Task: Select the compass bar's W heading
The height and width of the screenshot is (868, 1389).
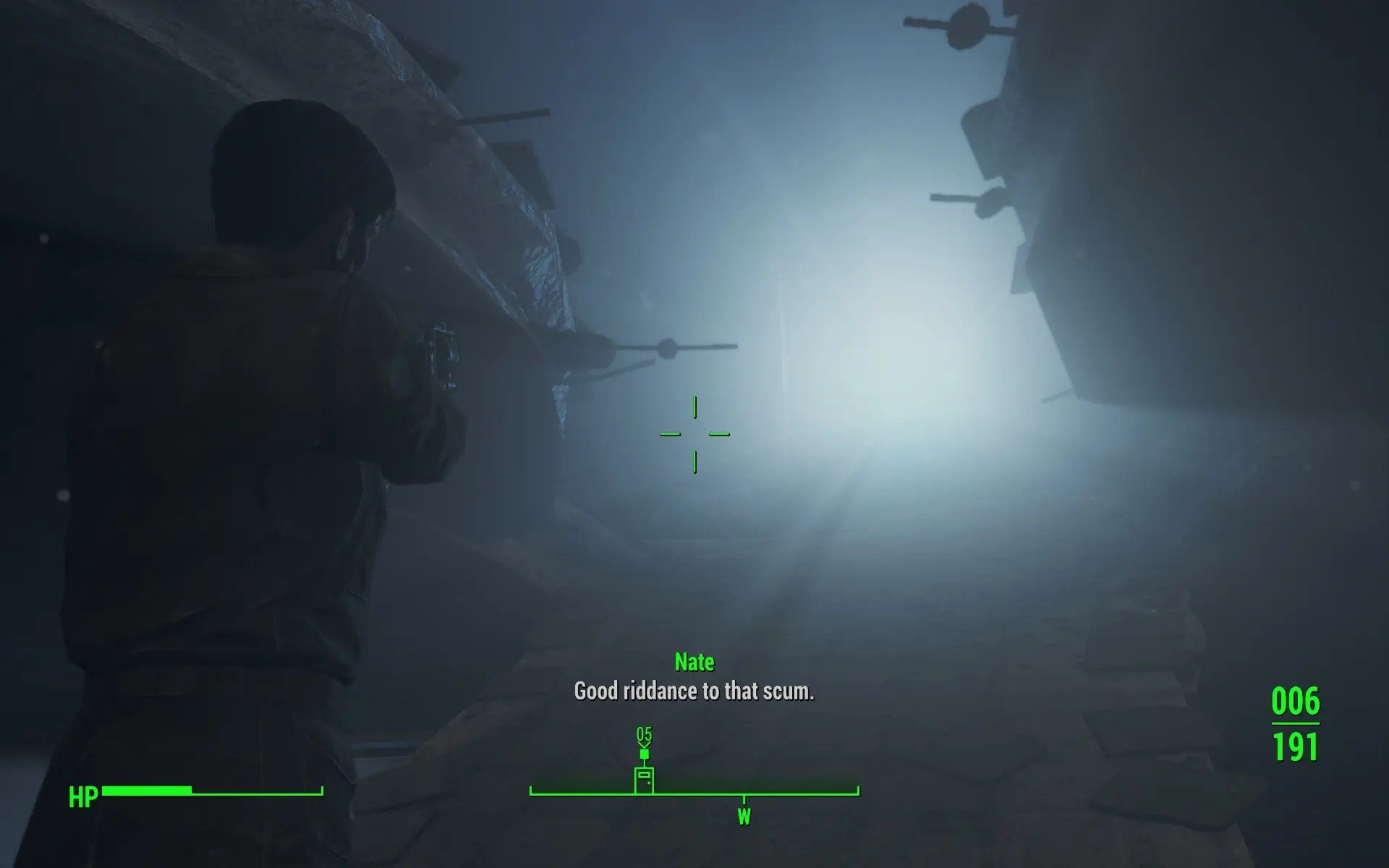Action: [x=744, y=817]
